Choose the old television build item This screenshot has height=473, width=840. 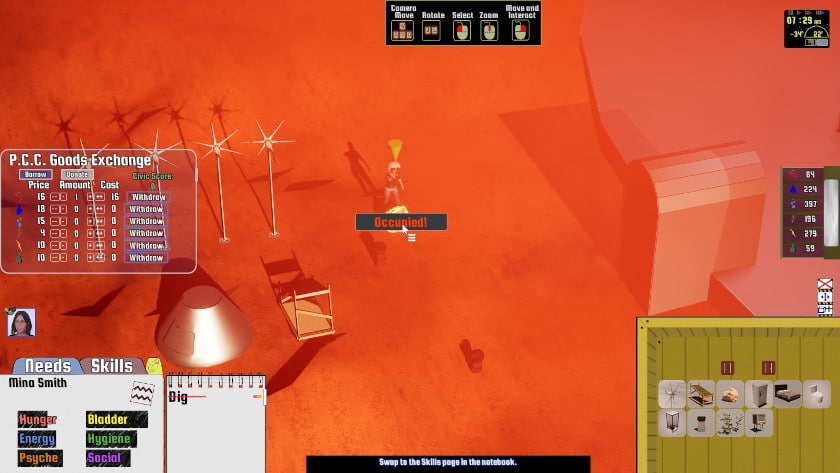(x=759, y=423)
